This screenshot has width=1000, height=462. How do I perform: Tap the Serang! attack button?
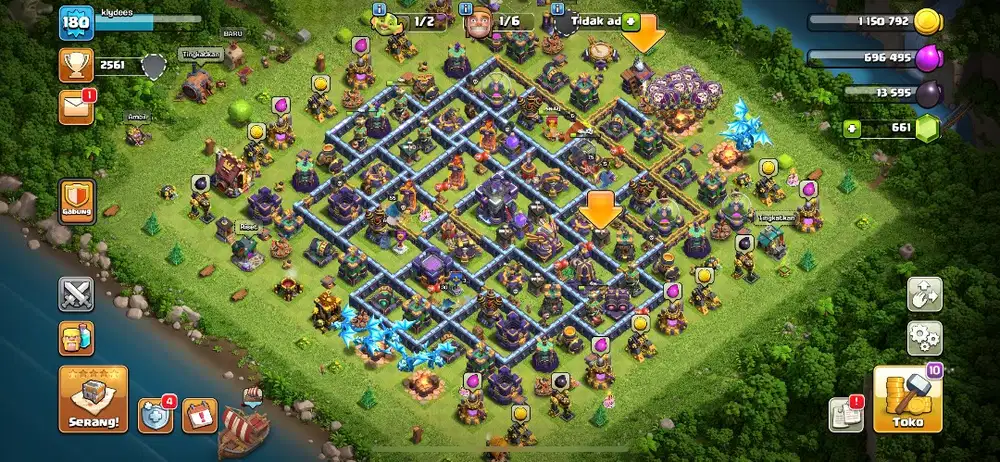pos(93,399)
